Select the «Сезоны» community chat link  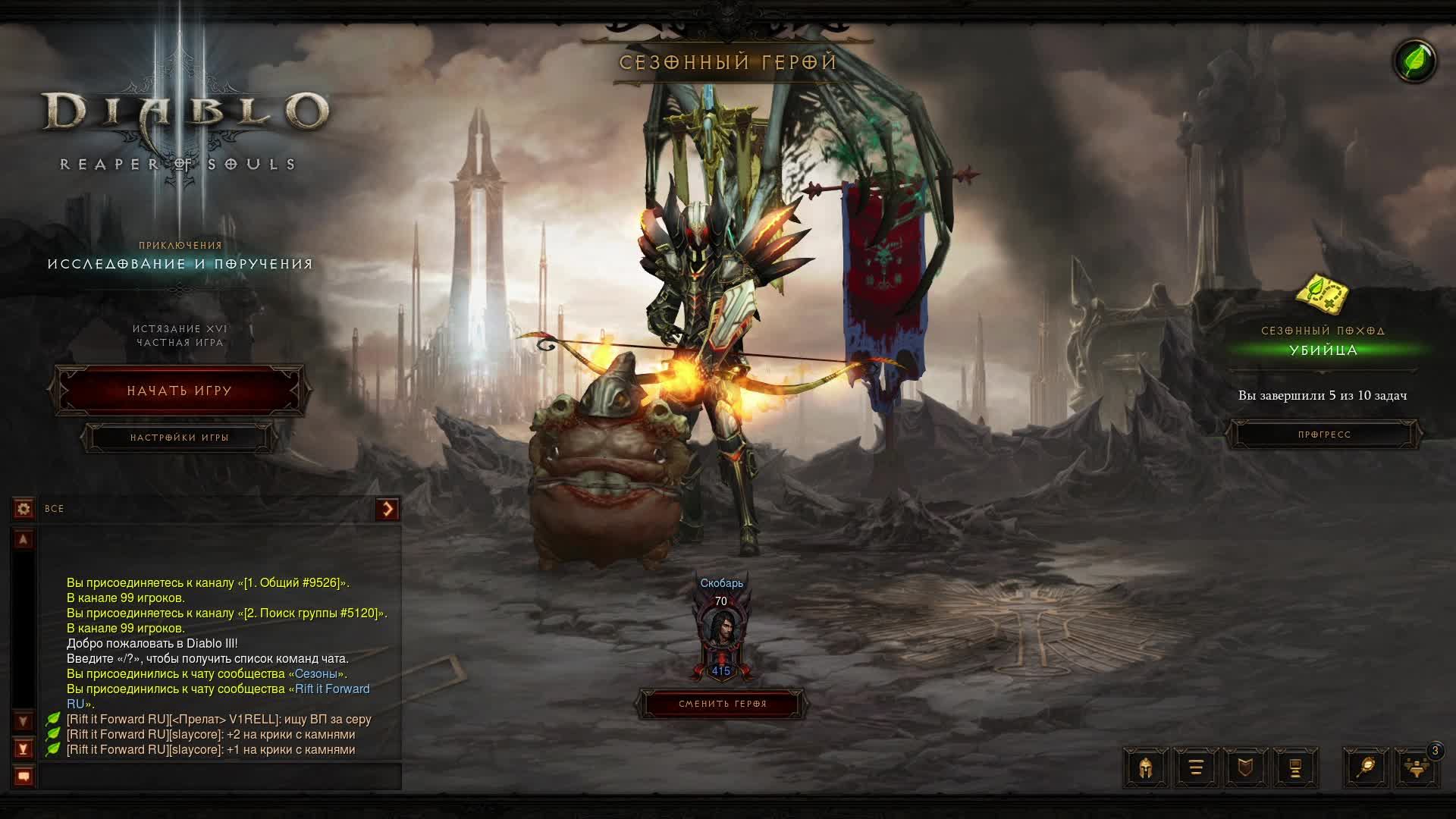point(315,673)
